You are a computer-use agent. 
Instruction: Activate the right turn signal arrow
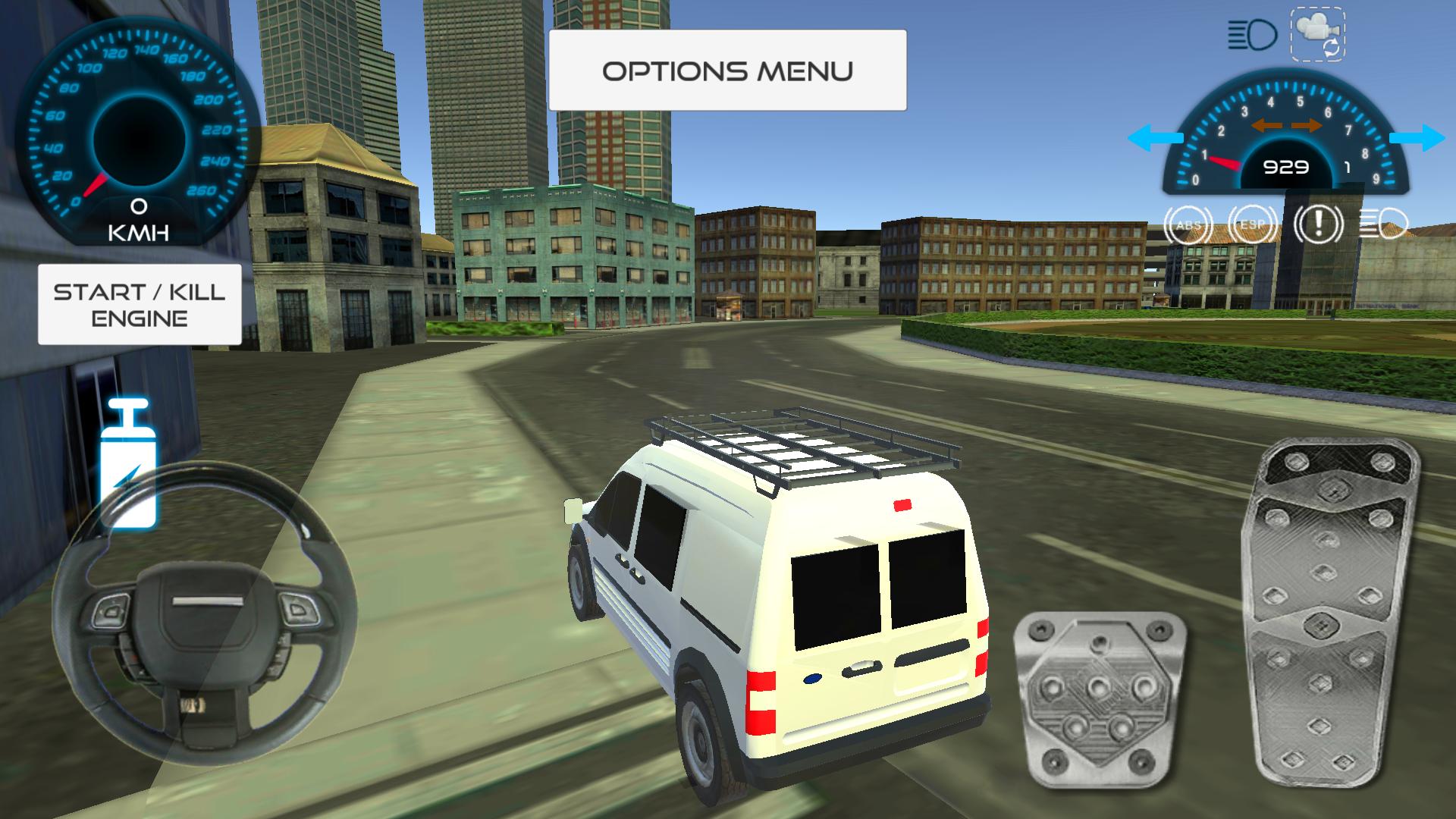(x=1417, y=138)
